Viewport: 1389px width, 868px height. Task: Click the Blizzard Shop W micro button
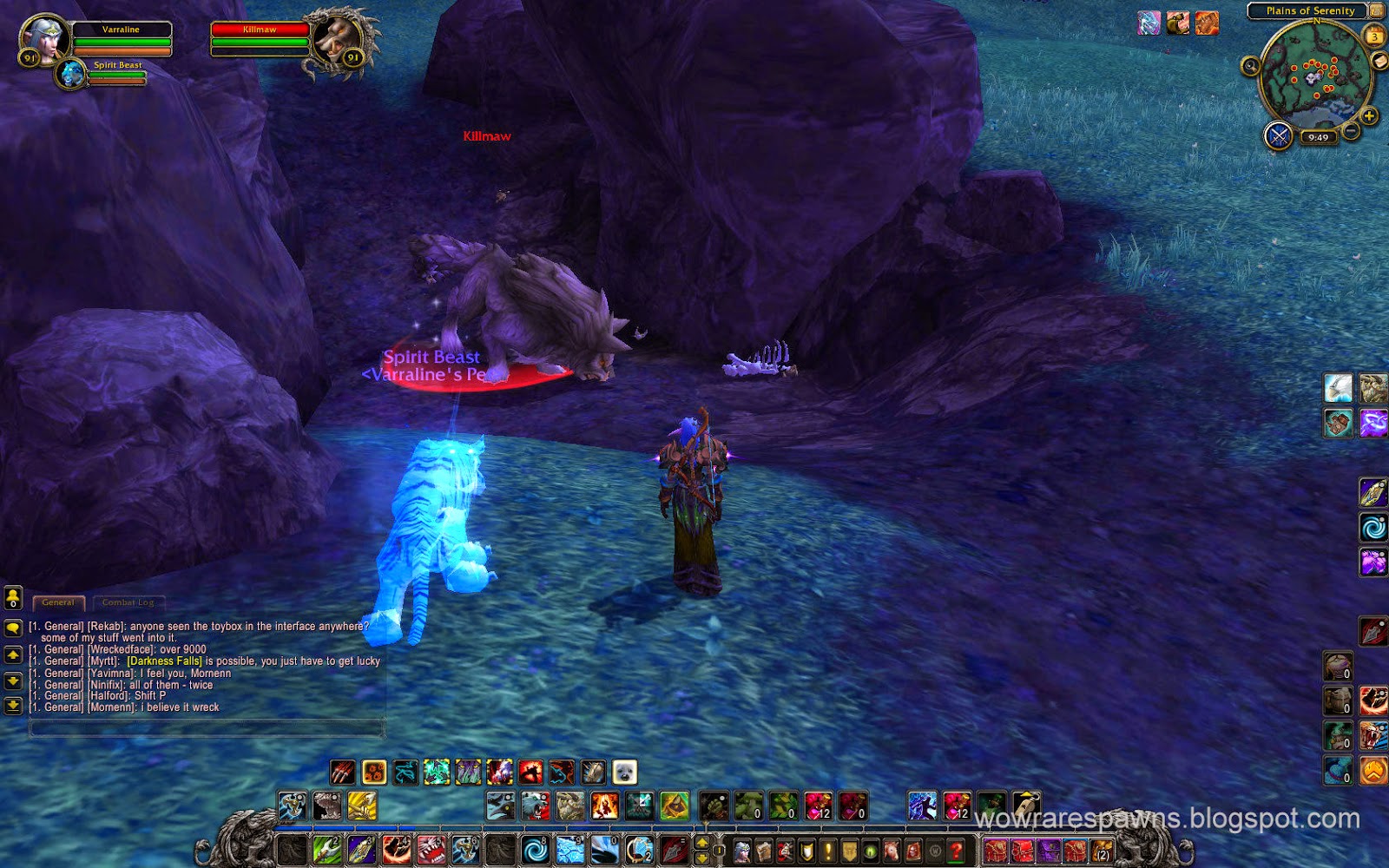[x=937, y=852]
